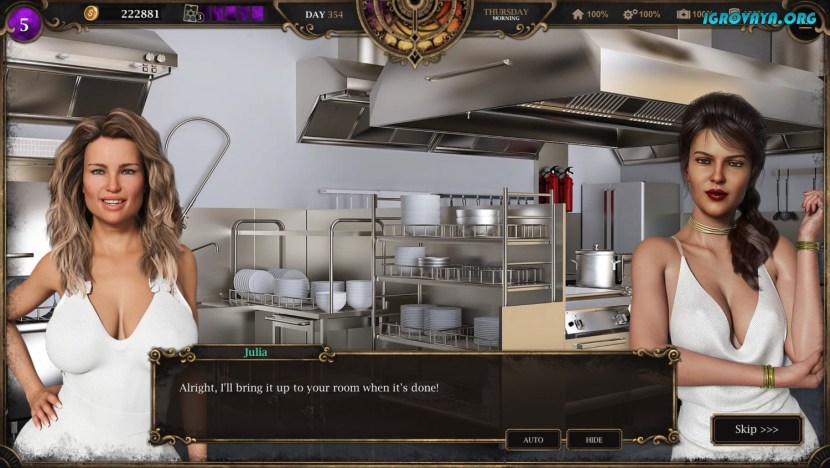Click the purple level 5 orb
The width and height of the screenshot is (830, 468).
point(24,23)
